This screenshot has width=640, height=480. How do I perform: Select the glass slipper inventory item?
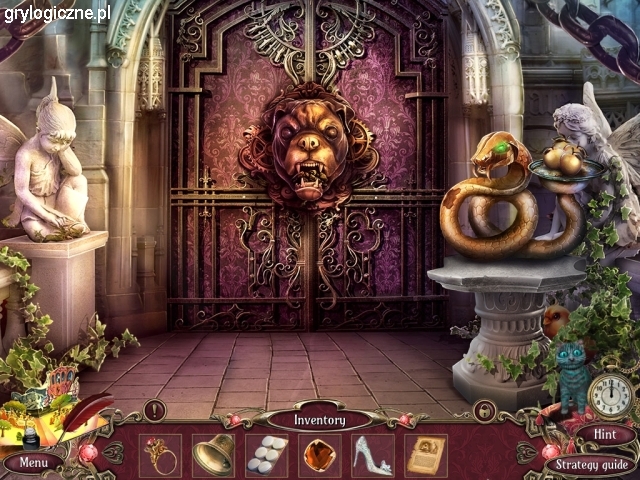coord(372,455)
